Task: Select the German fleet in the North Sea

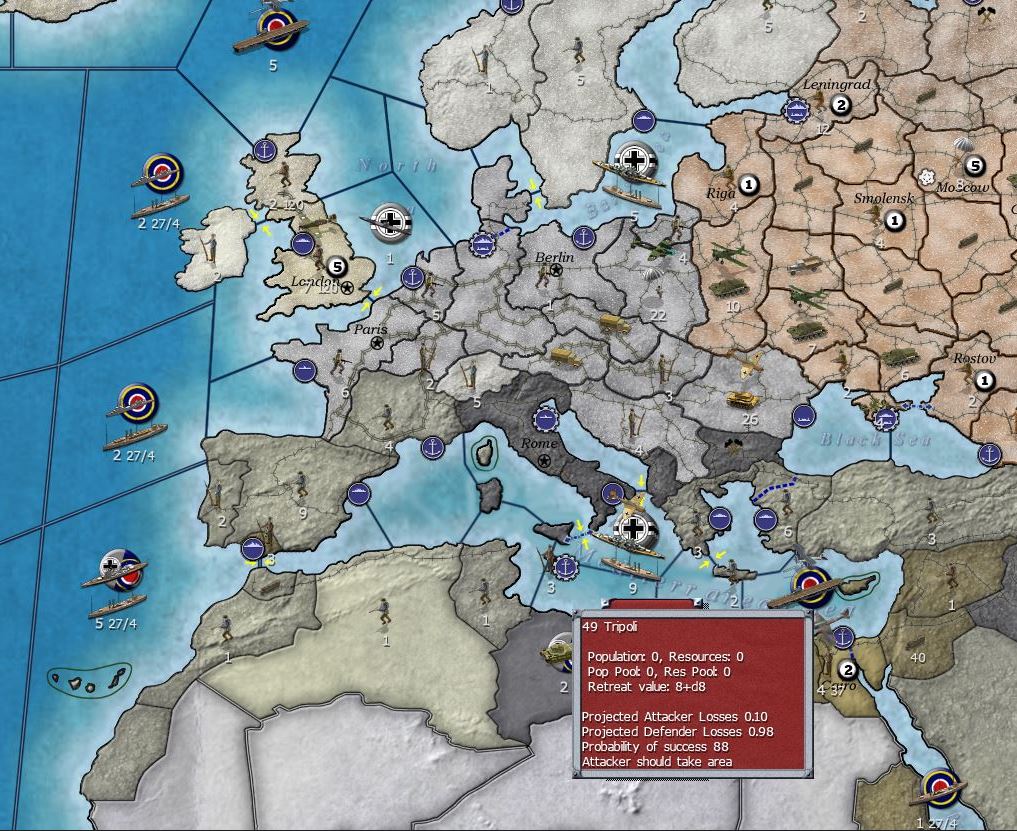Action: (x=391, y=222)
